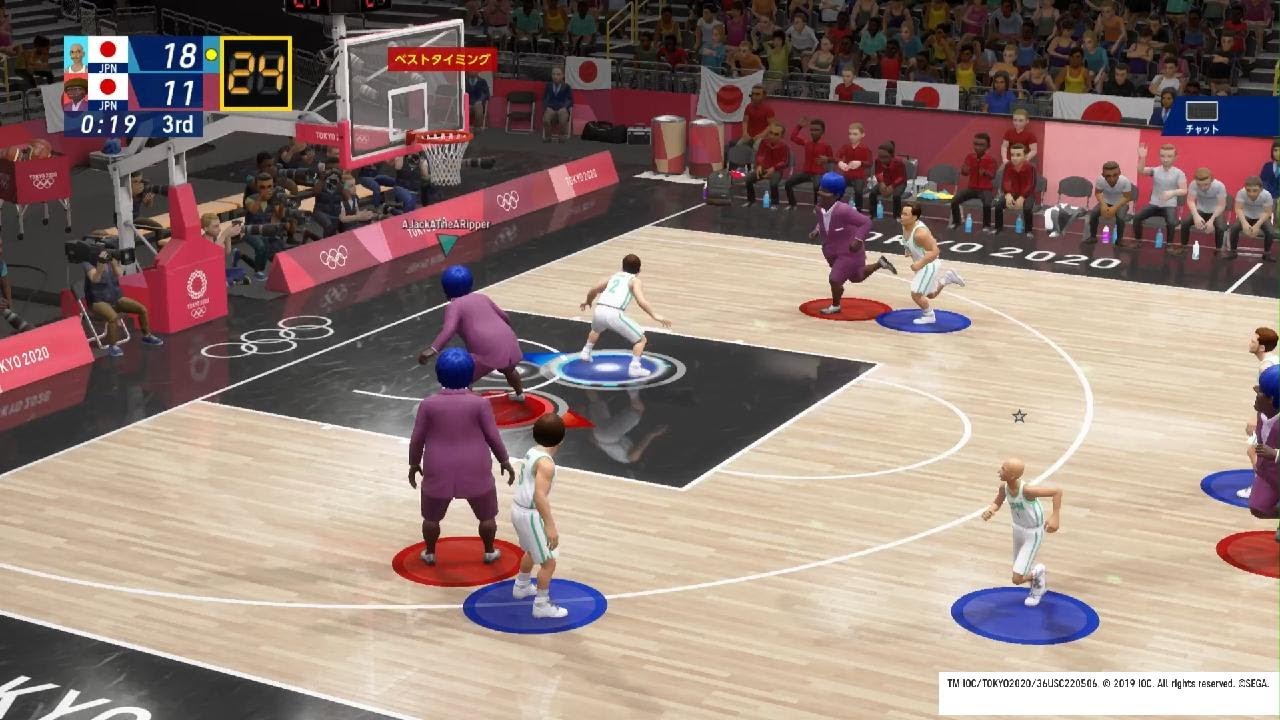The height and width of the screenshot is (720, 1280).
Task: Select the bald player avatar on scoreboard
Action: click(76, 55)
